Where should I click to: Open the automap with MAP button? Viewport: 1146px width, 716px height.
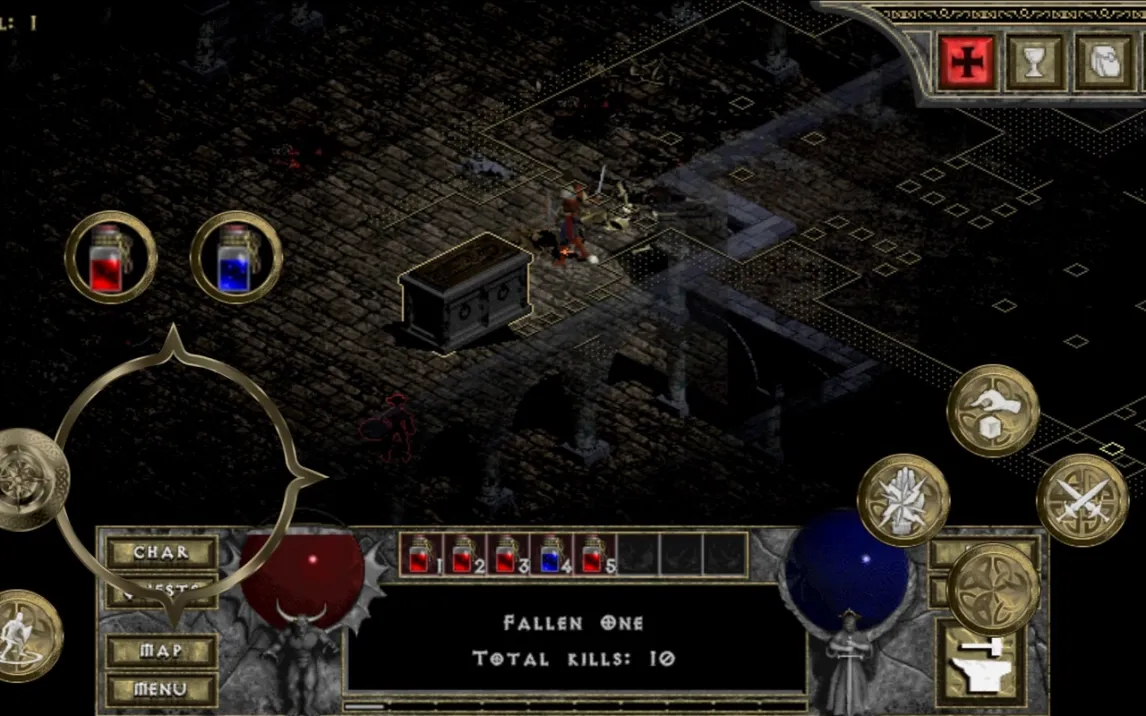[162, 651]
